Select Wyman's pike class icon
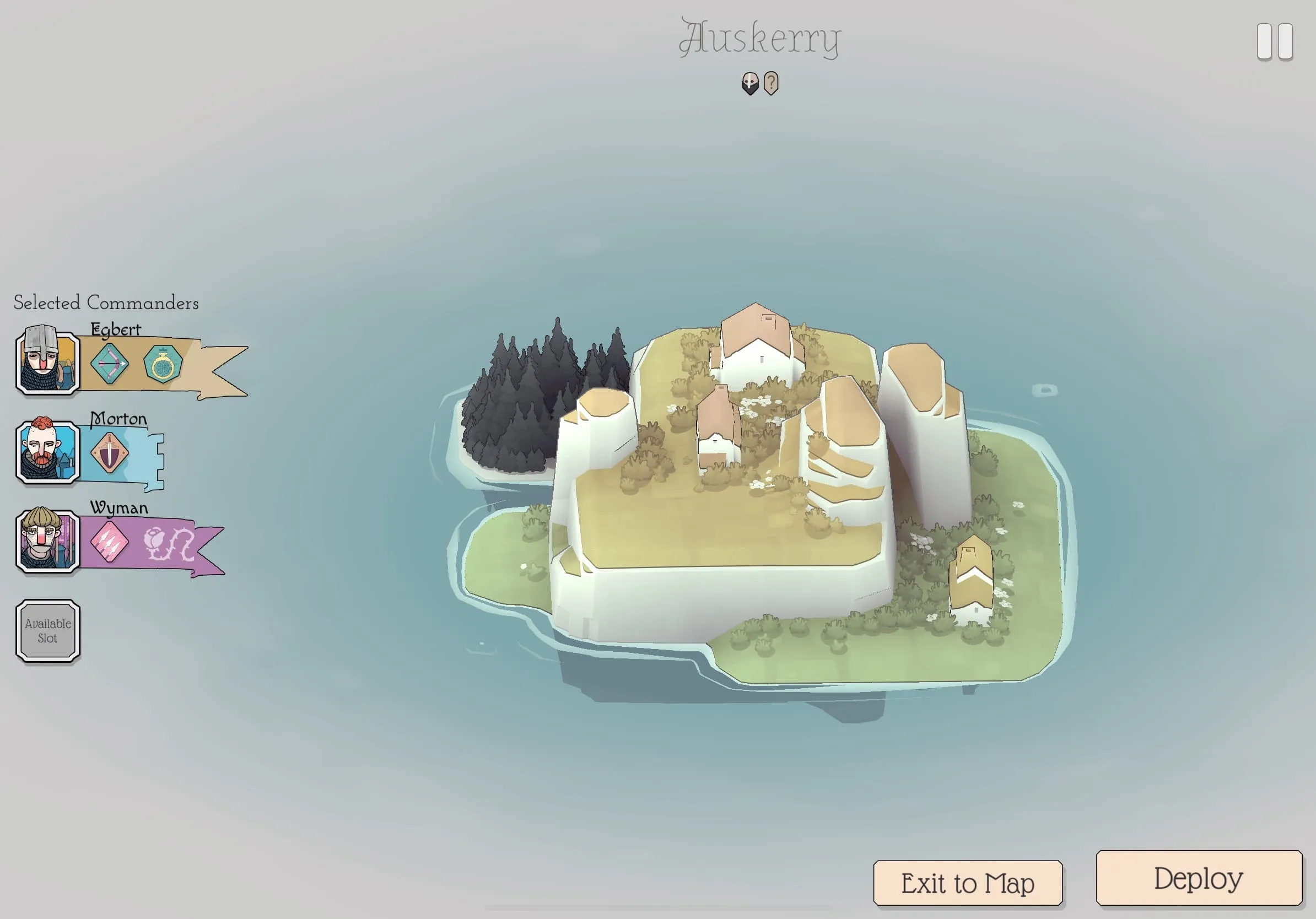Image resolution: width=1316 pixels, height=919 pixels. click(x=111, y=543)
